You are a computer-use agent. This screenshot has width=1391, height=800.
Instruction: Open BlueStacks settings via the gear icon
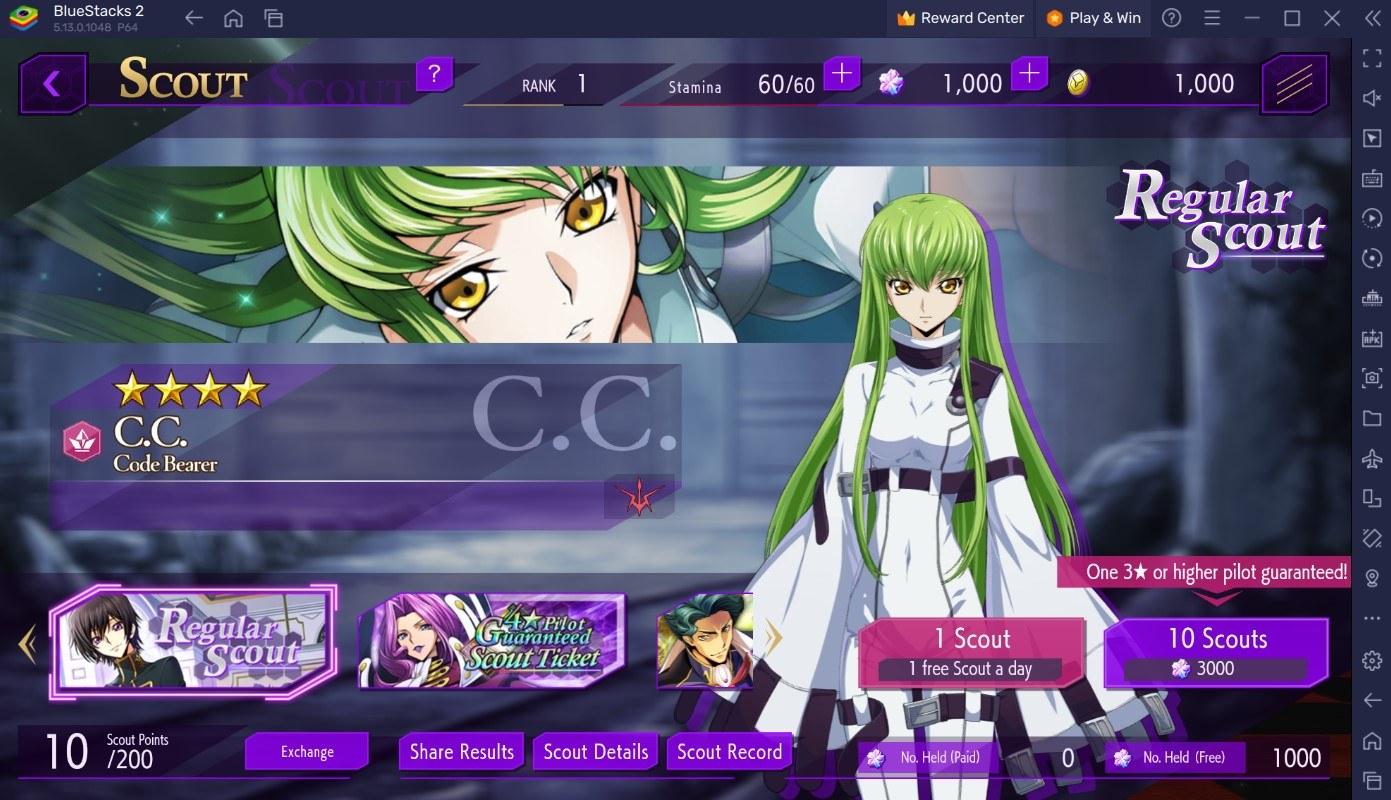pyautogui.click(x=1371, y=657)
